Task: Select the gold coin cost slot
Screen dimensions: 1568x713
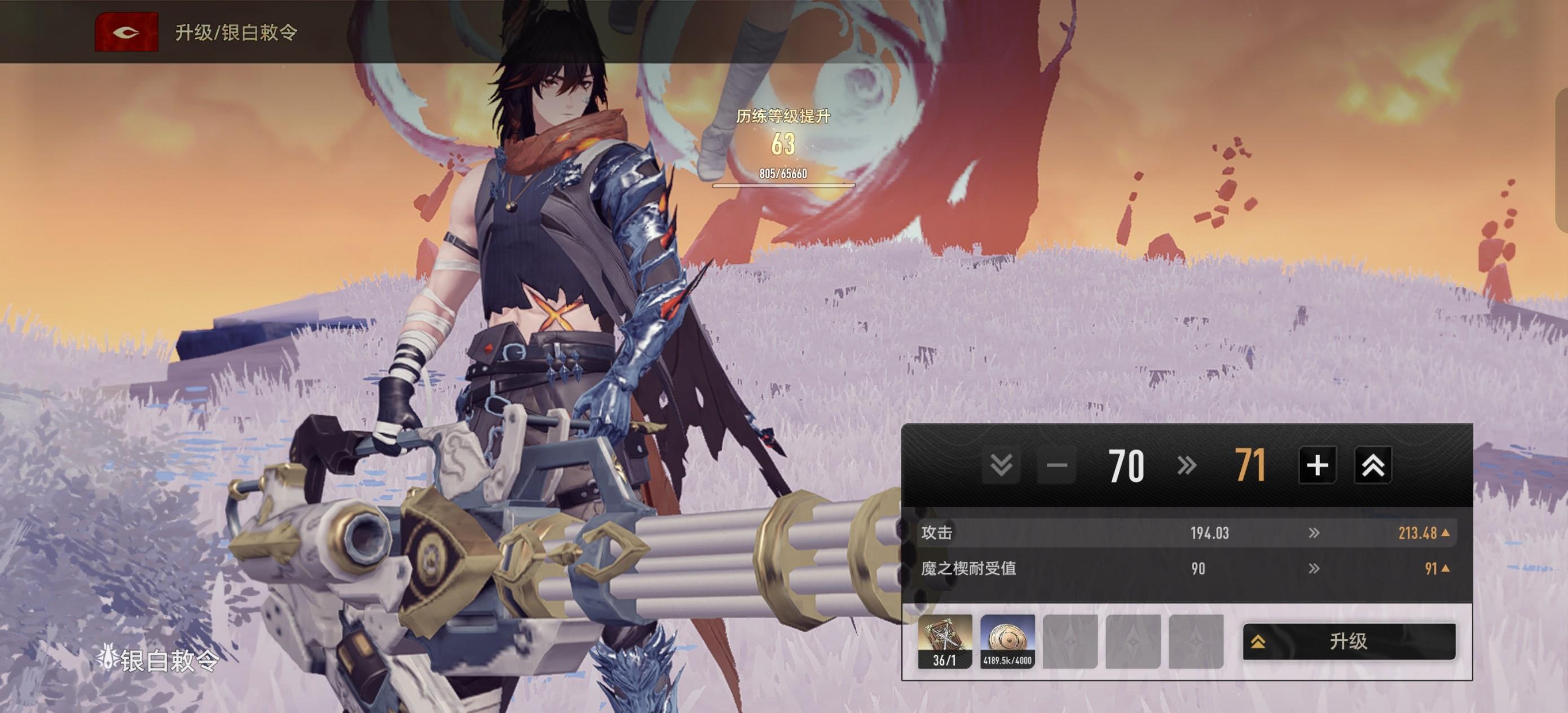Action: click(1007, 641)
